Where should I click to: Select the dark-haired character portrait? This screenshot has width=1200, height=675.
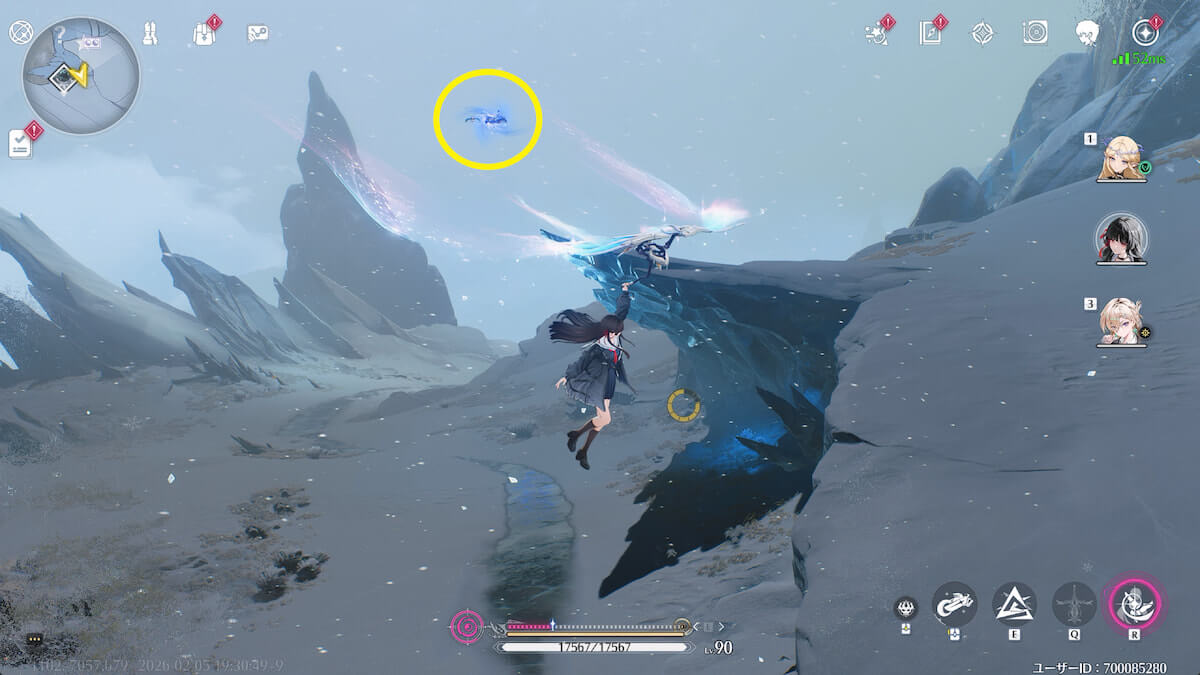[1122, 238]
